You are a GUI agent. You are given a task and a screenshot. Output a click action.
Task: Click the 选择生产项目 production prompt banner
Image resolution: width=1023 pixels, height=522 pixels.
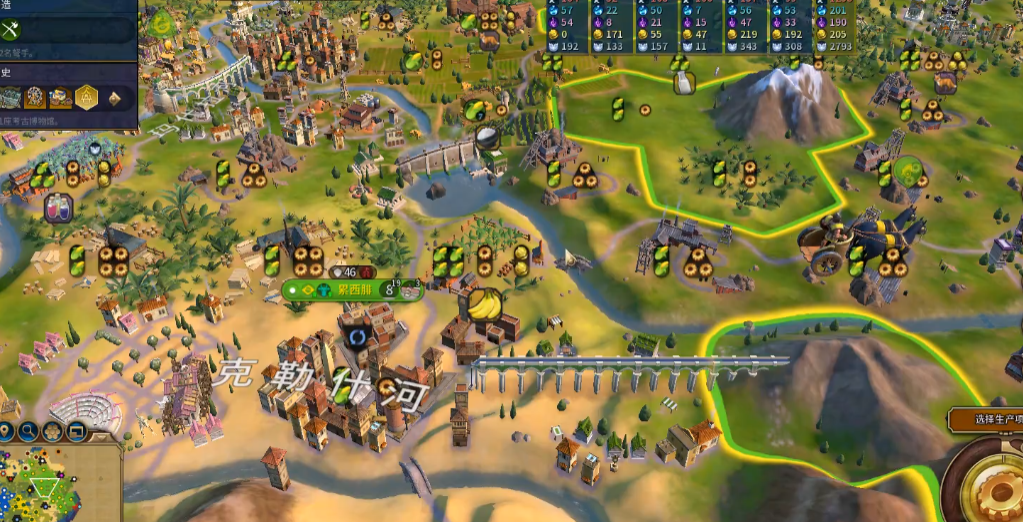click(985, 419)
